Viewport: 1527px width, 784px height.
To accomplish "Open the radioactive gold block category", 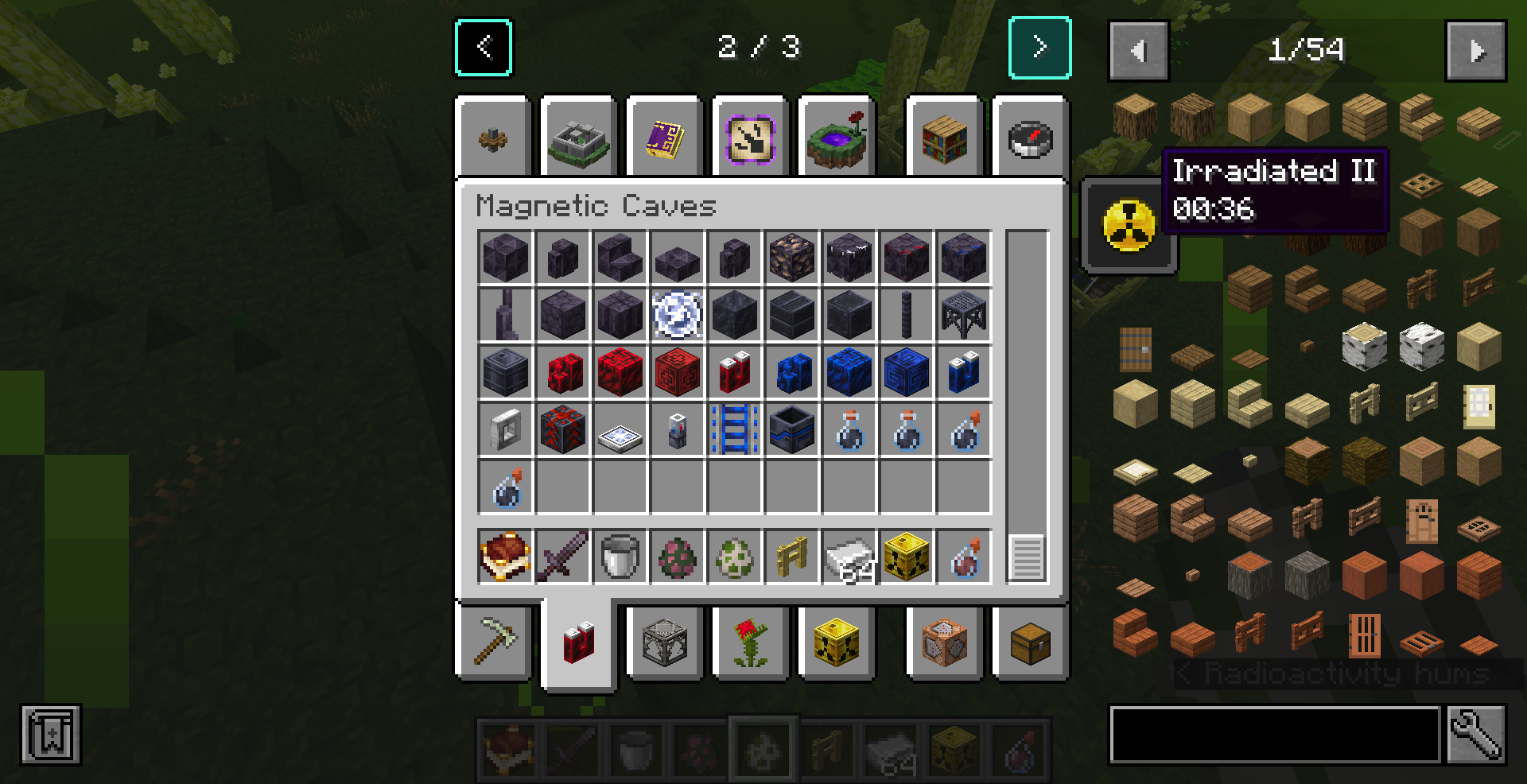I will click(837, 644).
